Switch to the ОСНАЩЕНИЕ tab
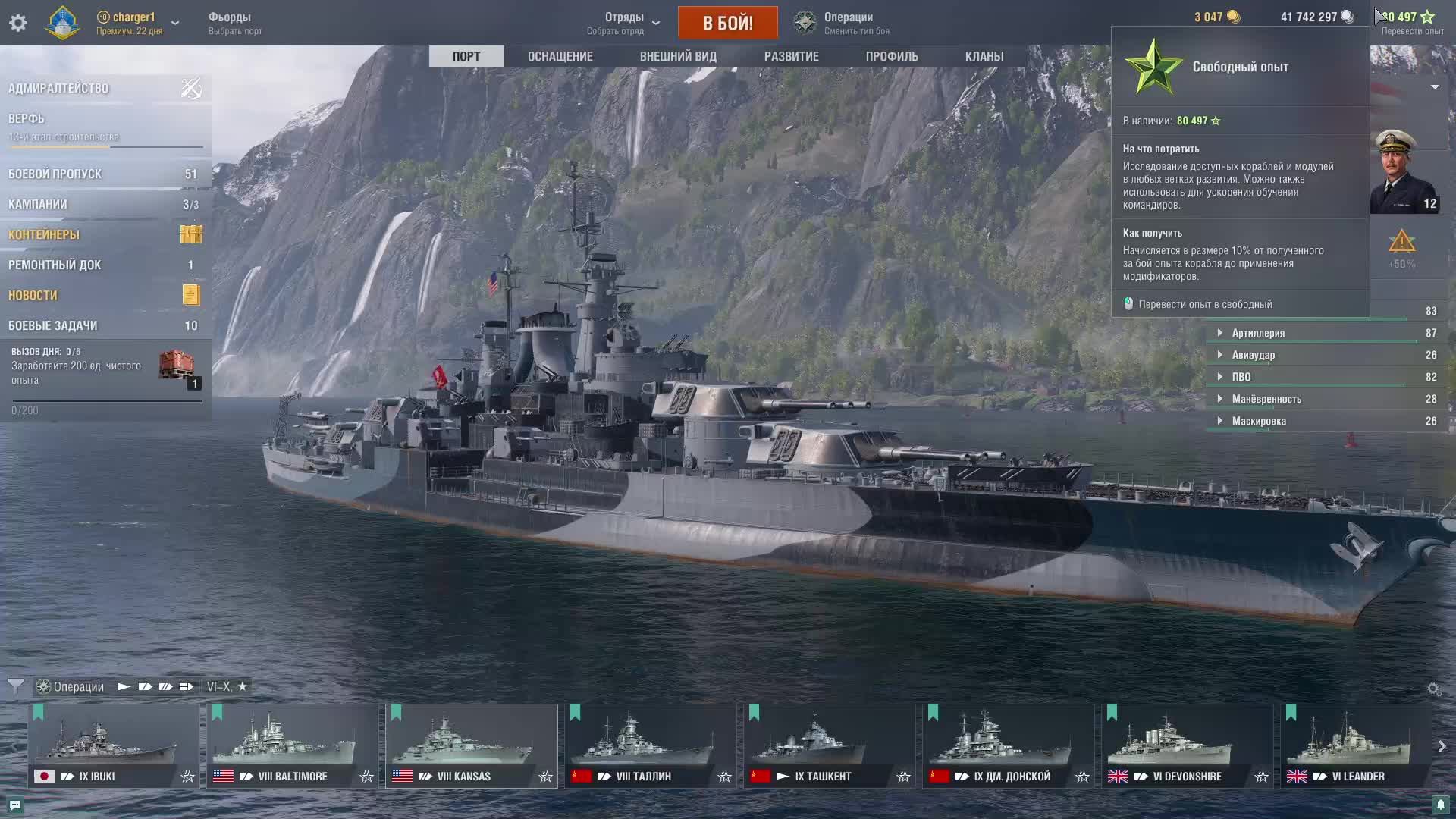Image resolution: width=1456 pixels, height=819 pixels. (560, 56)
